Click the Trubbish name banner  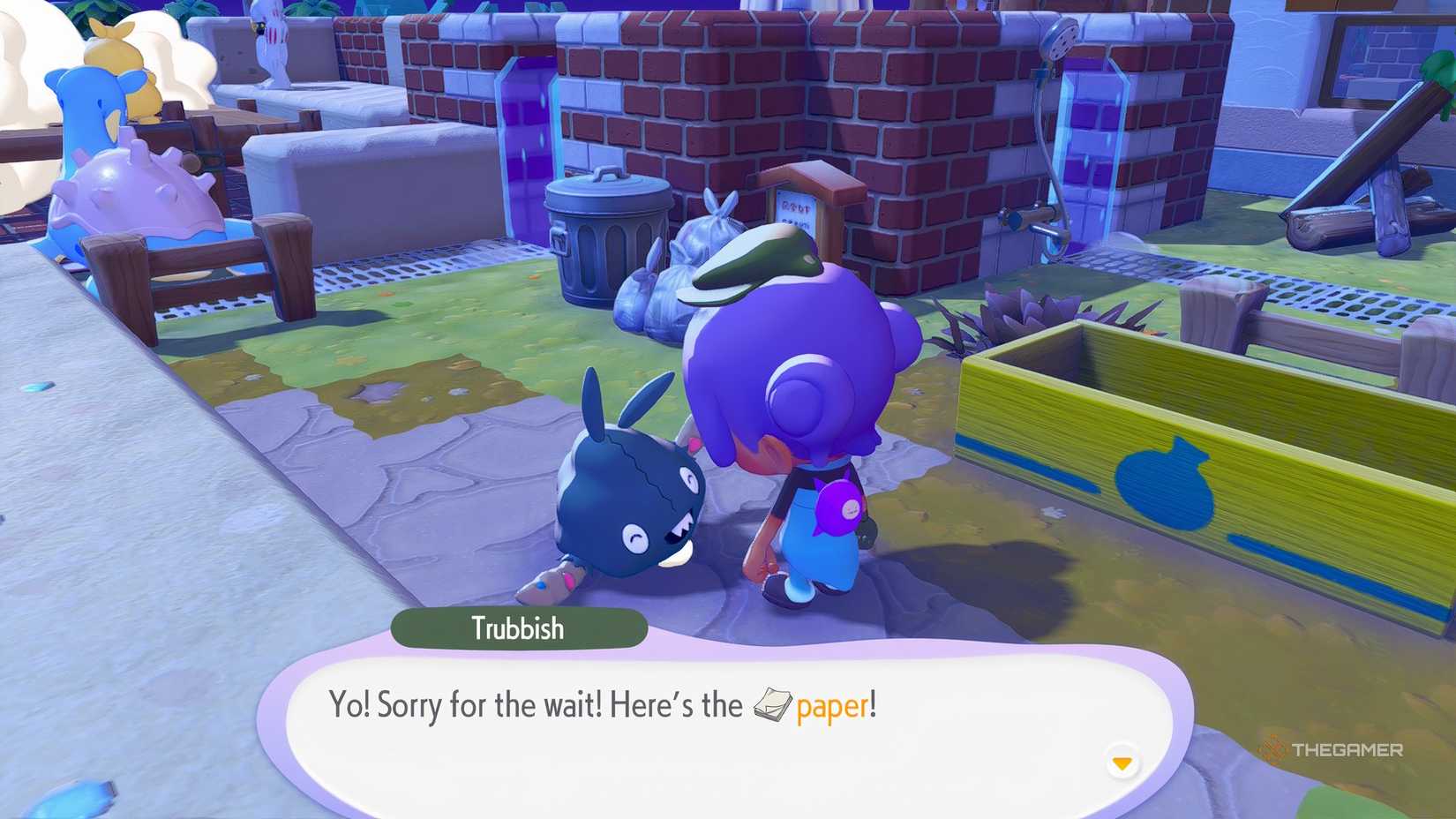coord(519,628)
